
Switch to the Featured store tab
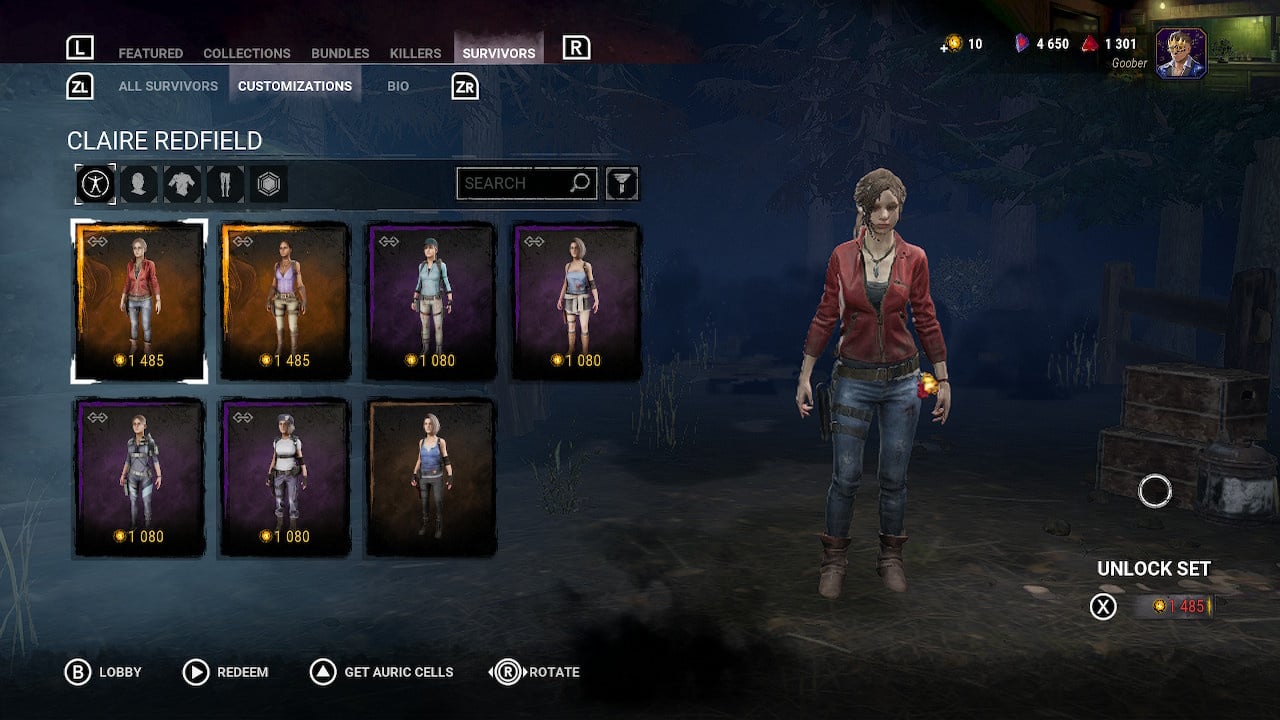[x=150, y=53]
